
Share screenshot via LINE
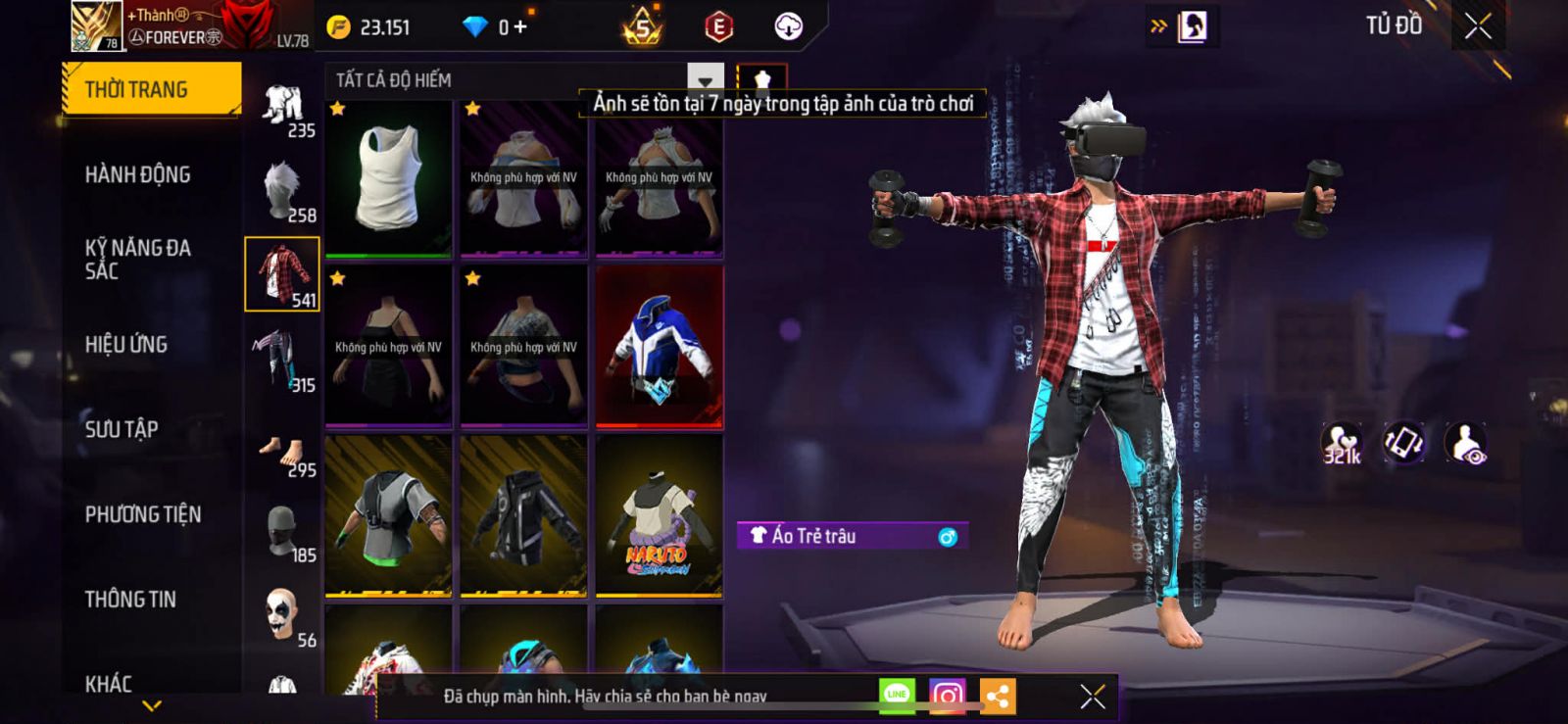point(897,696)
